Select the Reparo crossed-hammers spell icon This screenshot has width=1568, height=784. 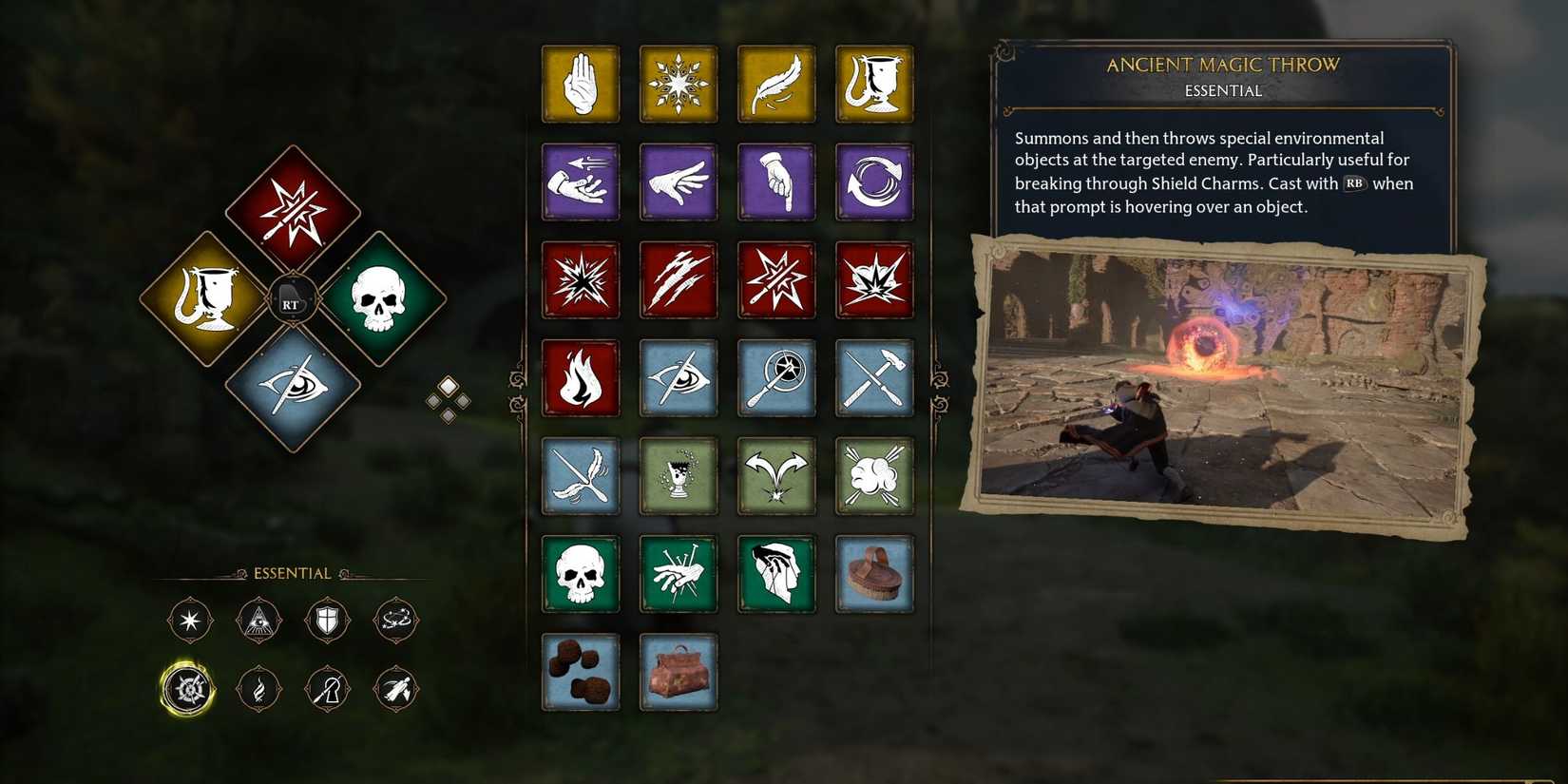pyautogui.click(x=874, y=378)
